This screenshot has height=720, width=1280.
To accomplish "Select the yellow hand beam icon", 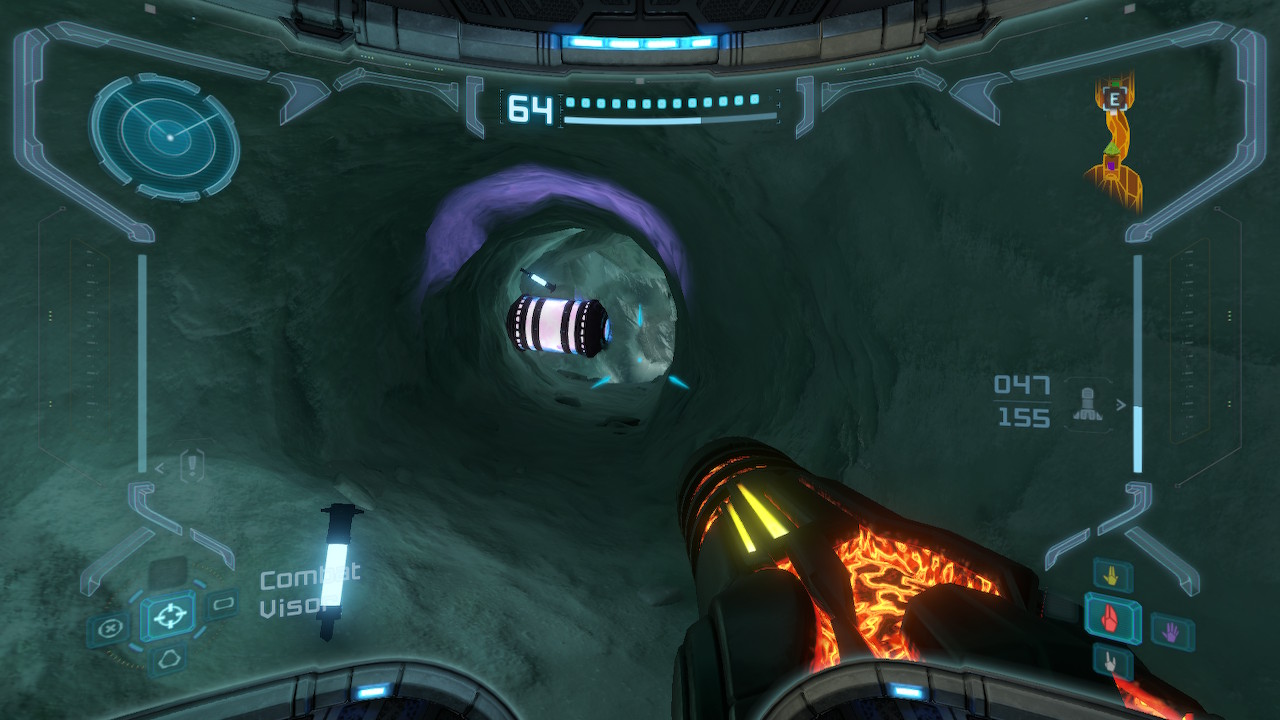I will pyautogui.click(x=1112, y=575).
